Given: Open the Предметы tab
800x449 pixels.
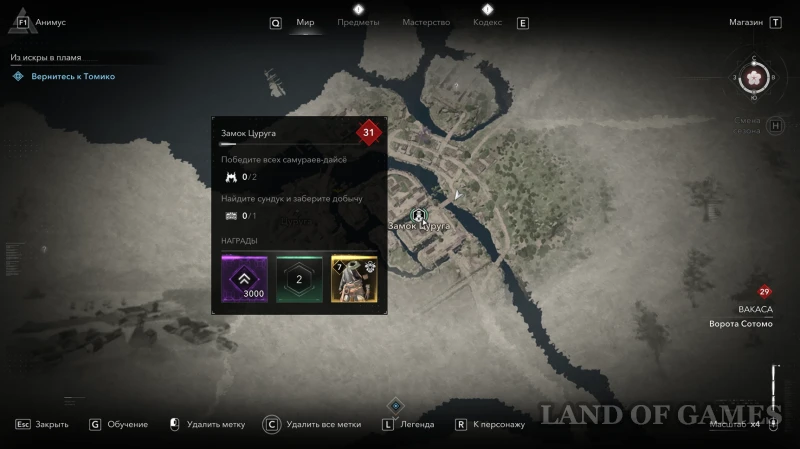Looking at the screenshot, I should [x=358, y=22].
